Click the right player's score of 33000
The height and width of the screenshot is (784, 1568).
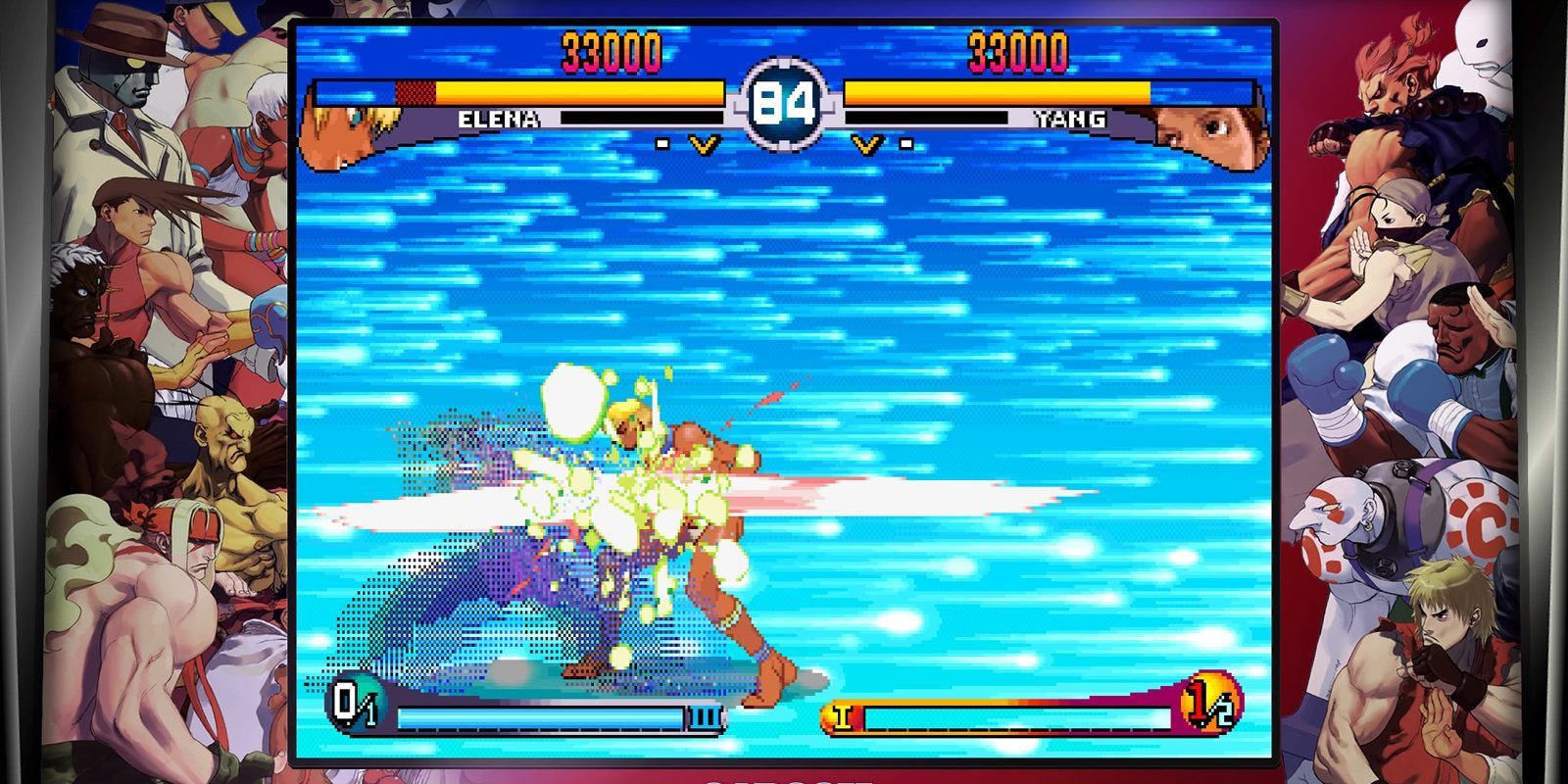pyautogui.click(x=1019, y=45)
